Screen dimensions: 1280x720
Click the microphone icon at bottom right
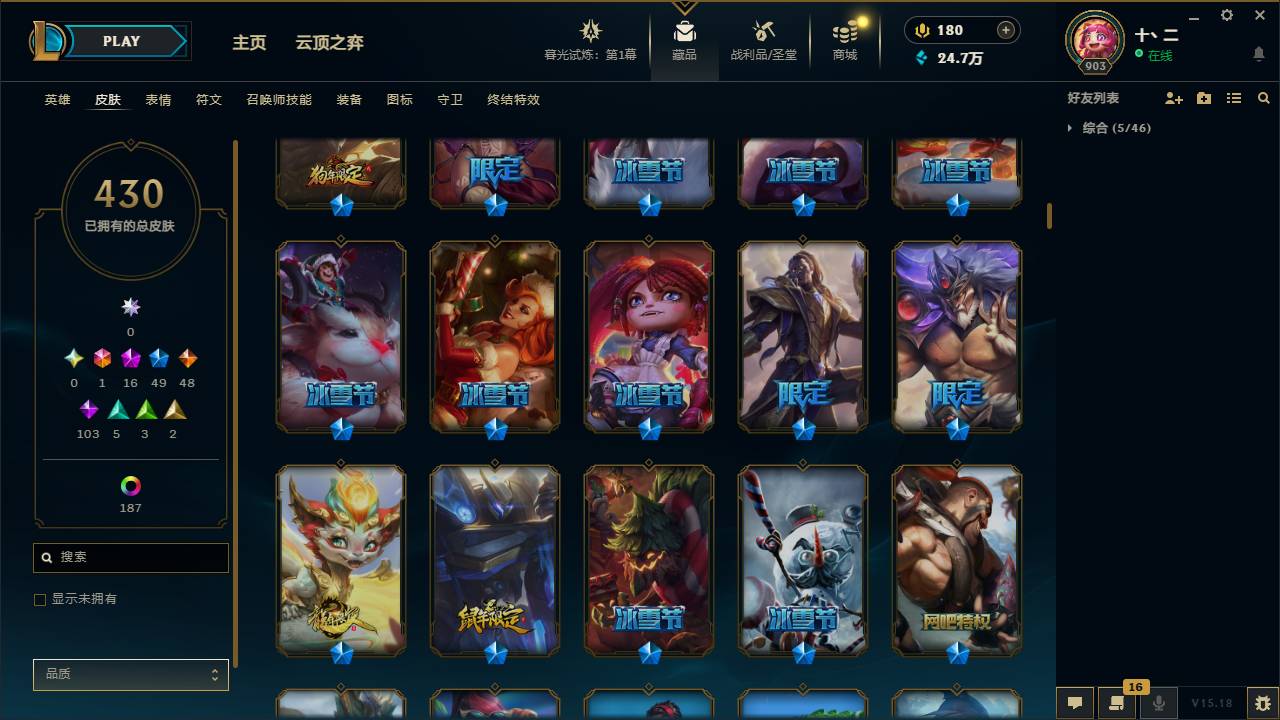coord(1160,703)
